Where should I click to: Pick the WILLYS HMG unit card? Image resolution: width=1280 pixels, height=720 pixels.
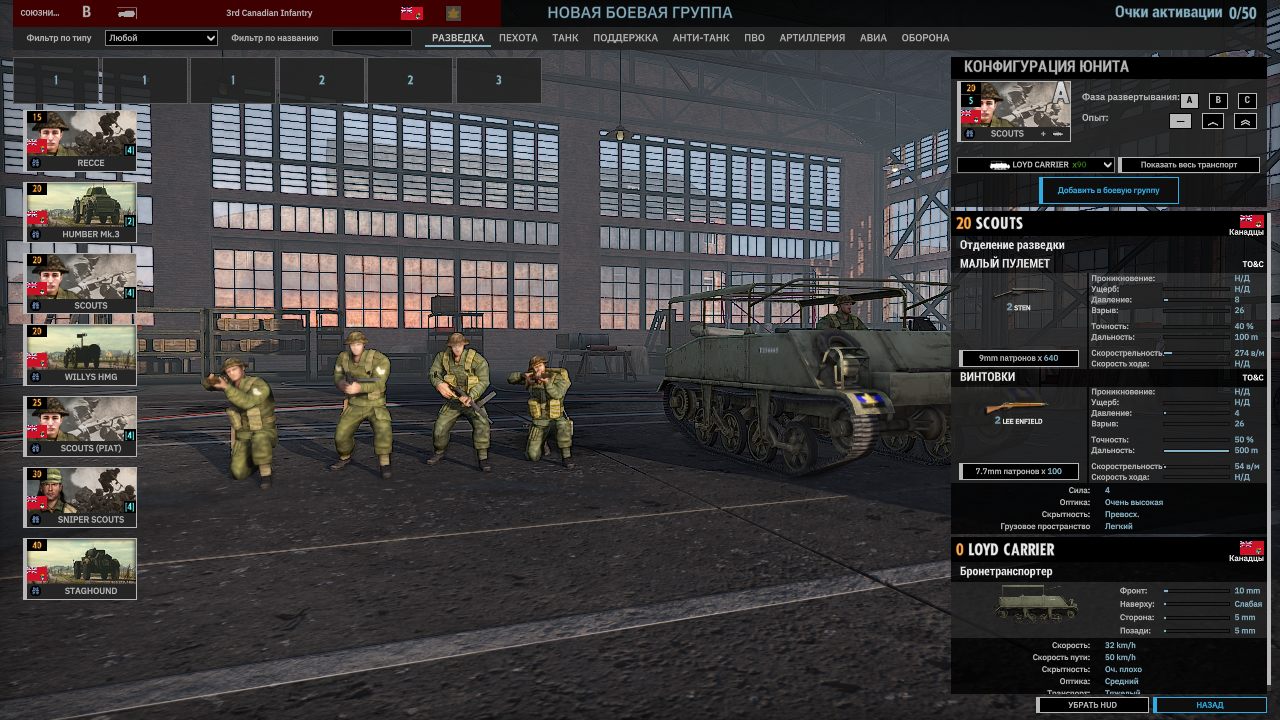click(81, 354)
